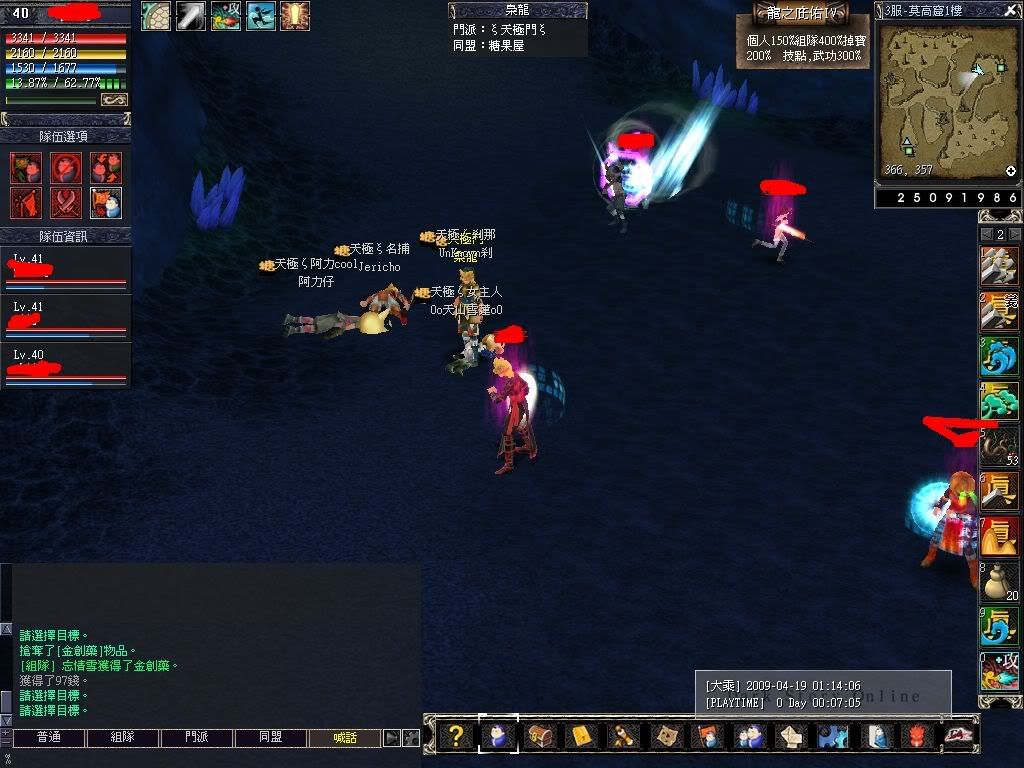Click the cave minimap

(948, 100)
